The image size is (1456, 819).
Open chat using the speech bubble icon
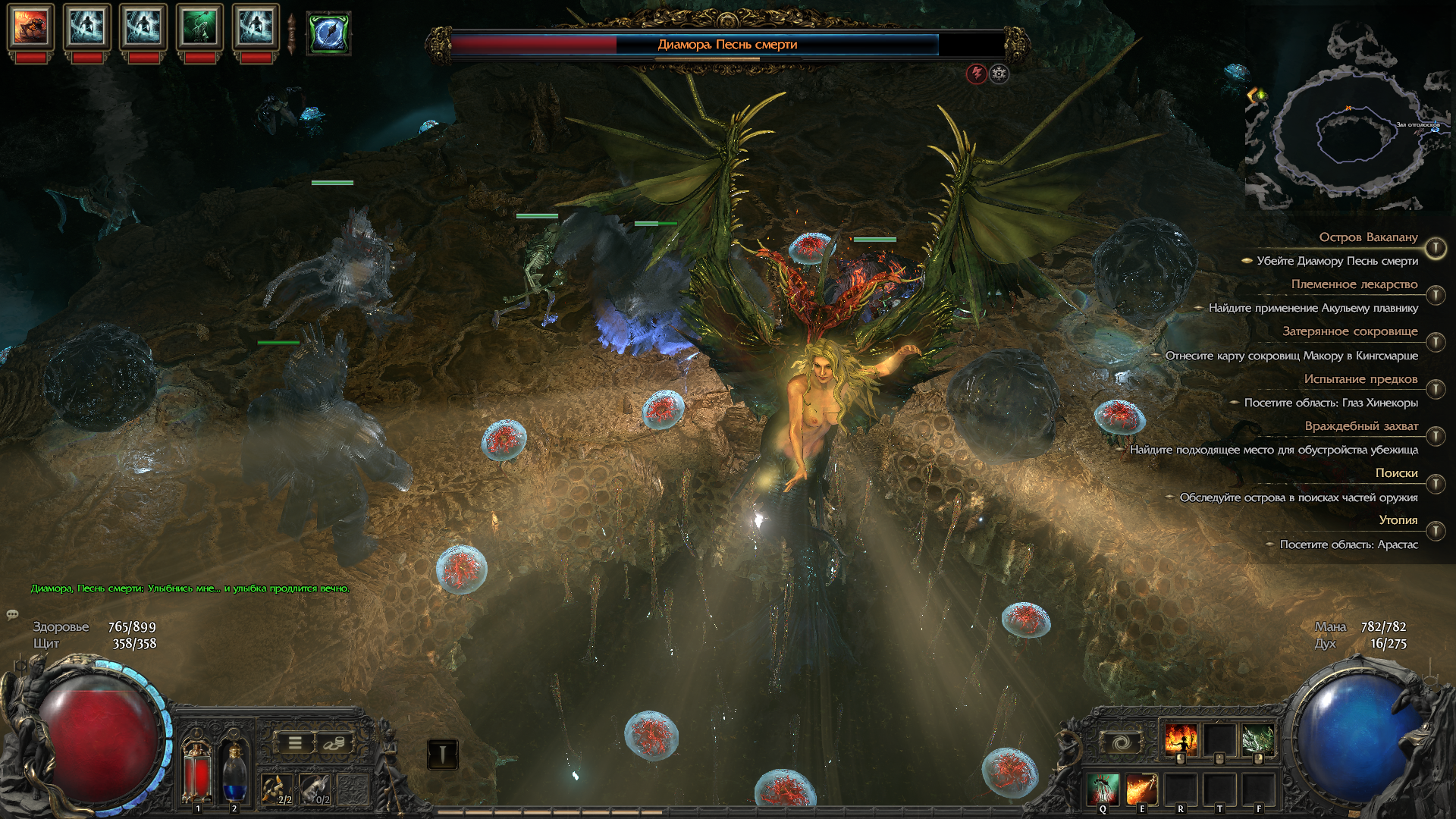pyautogui.click(x=12, y=614)
